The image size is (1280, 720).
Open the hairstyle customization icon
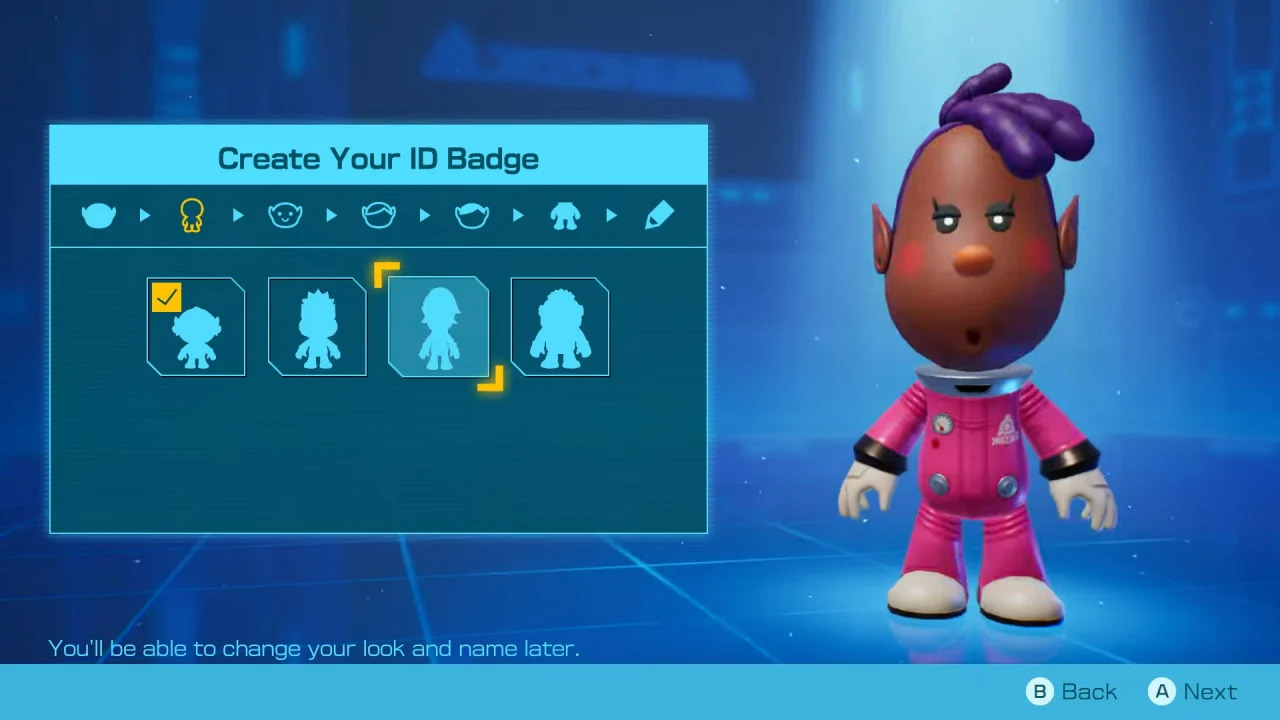(x=378, y=215)
